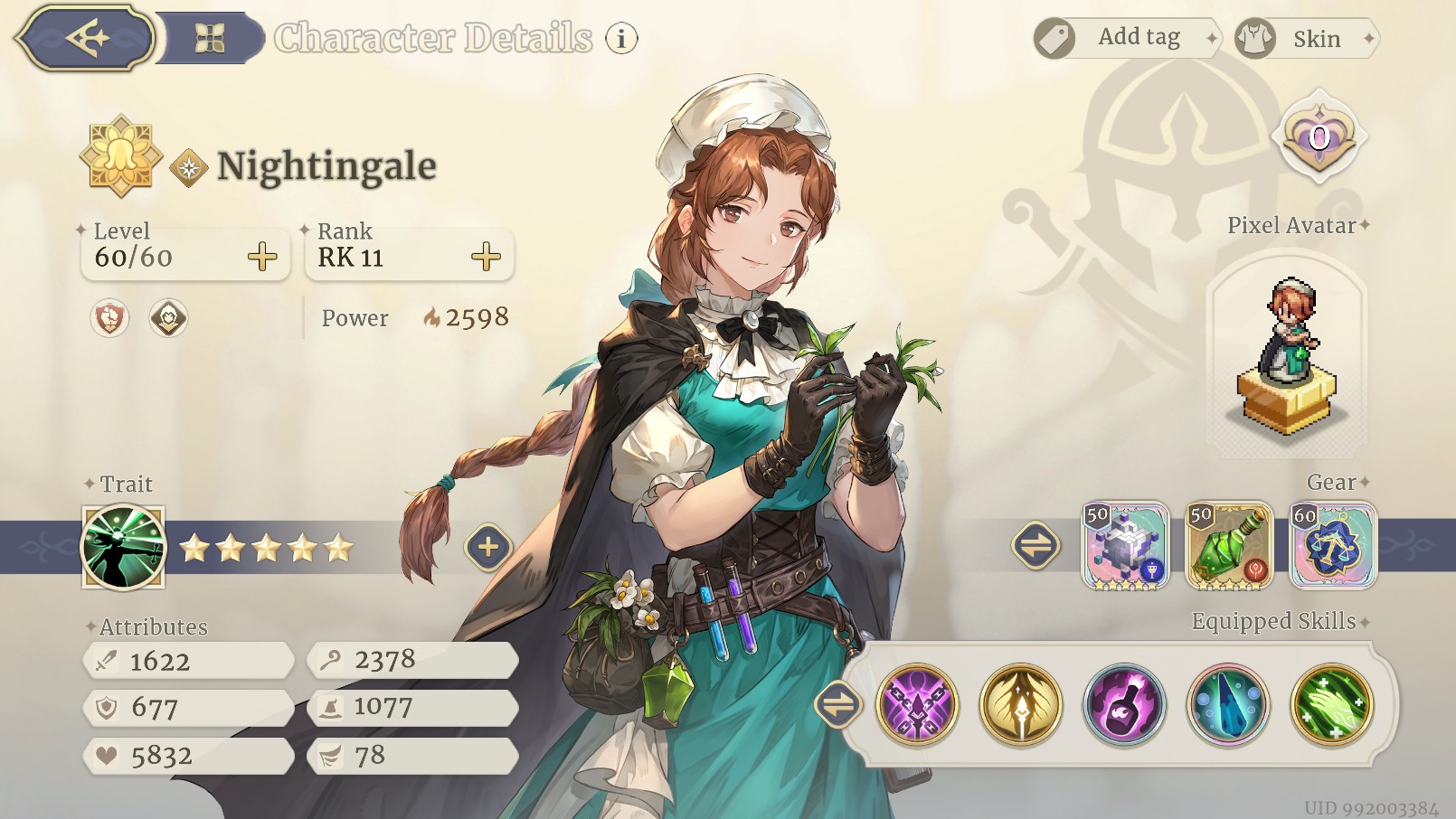This screenshot has height=819, width=1456.
Task: Add a tag to Nightingale
Action: point(1127,38)
